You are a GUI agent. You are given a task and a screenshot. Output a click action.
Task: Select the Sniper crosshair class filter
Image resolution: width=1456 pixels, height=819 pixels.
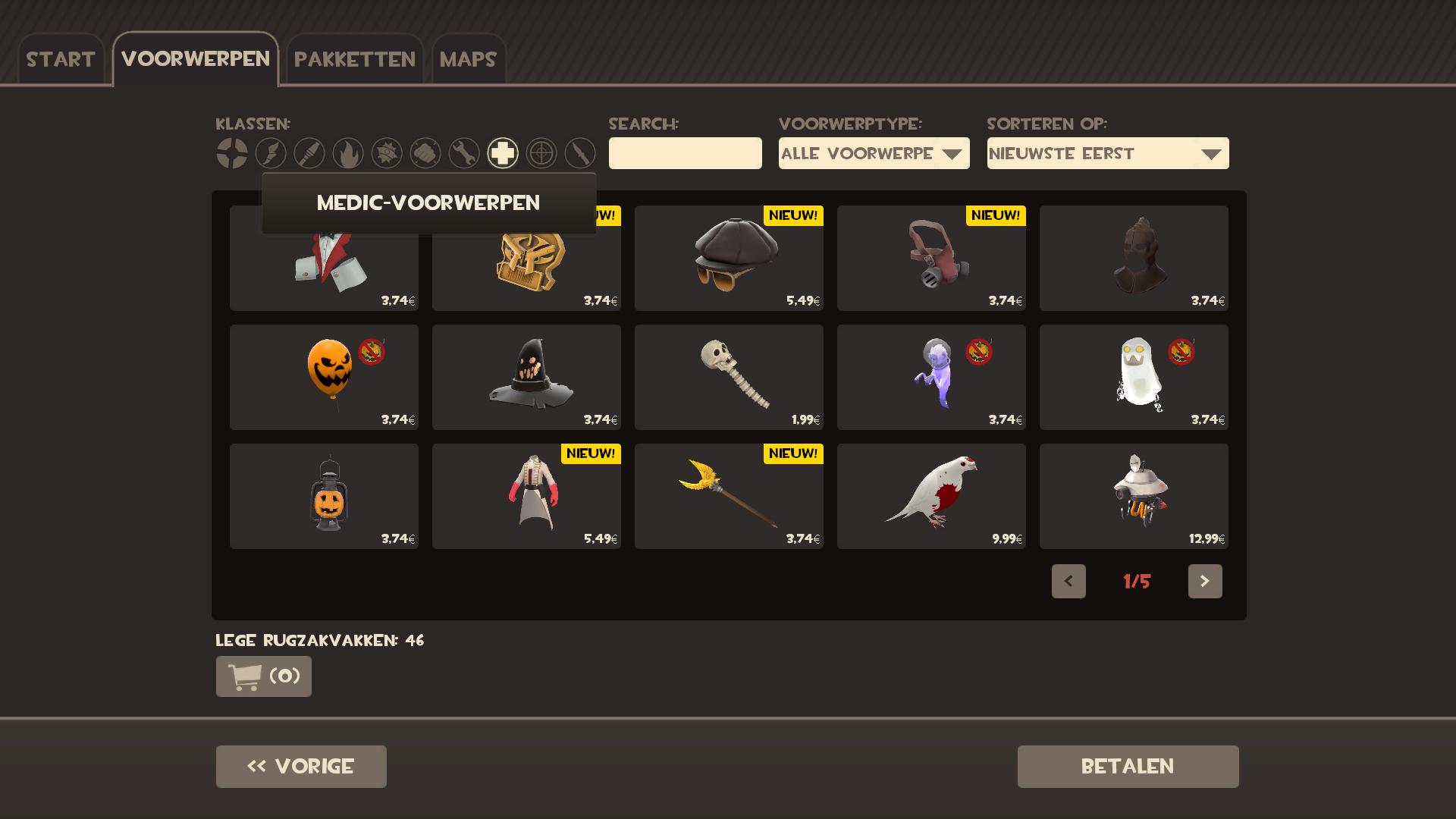[541, 153]
